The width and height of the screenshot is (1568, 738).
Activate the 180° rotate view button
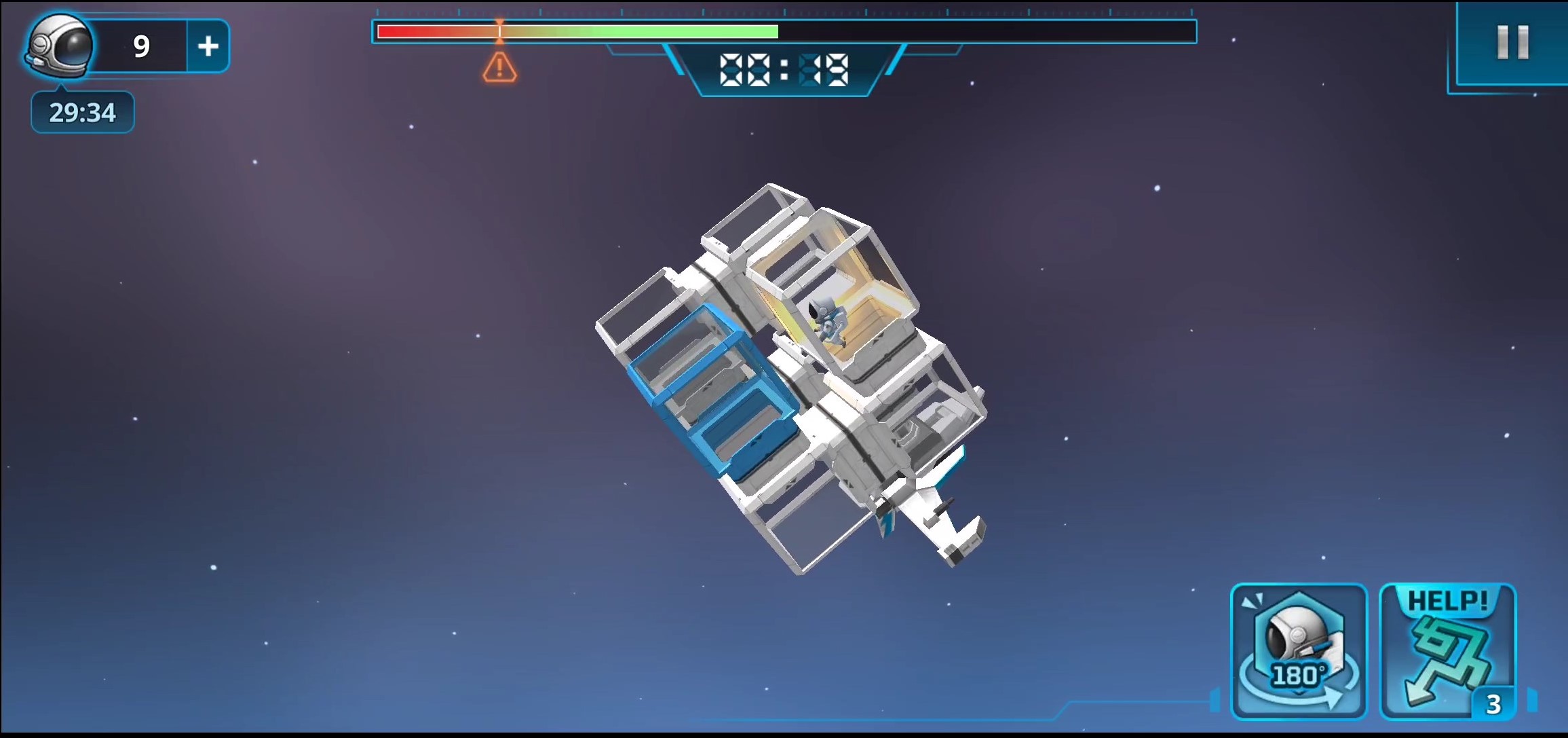(x=1298, y=650)
